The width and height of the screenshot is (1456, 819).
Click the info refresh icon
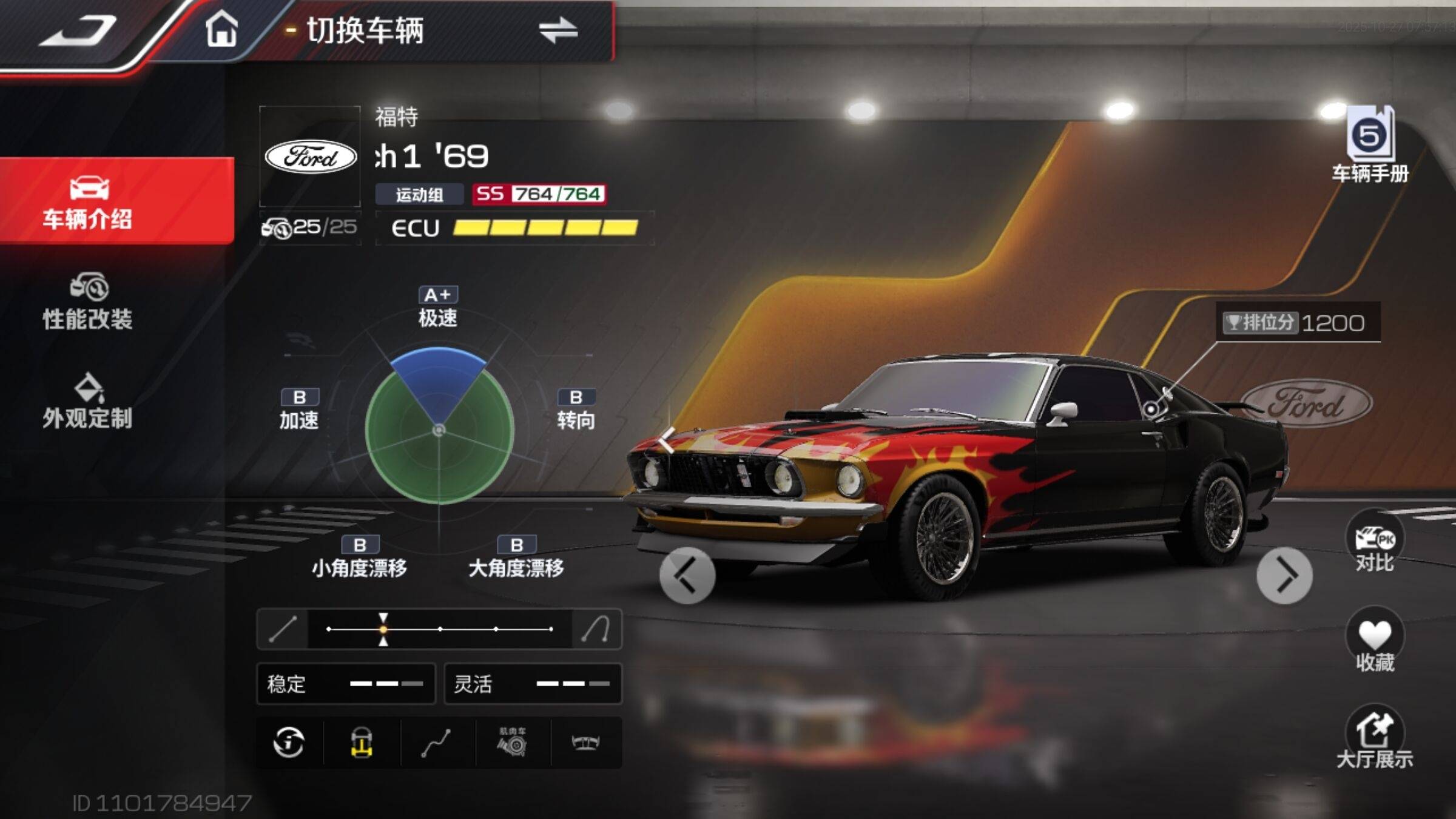pos(289,743)
